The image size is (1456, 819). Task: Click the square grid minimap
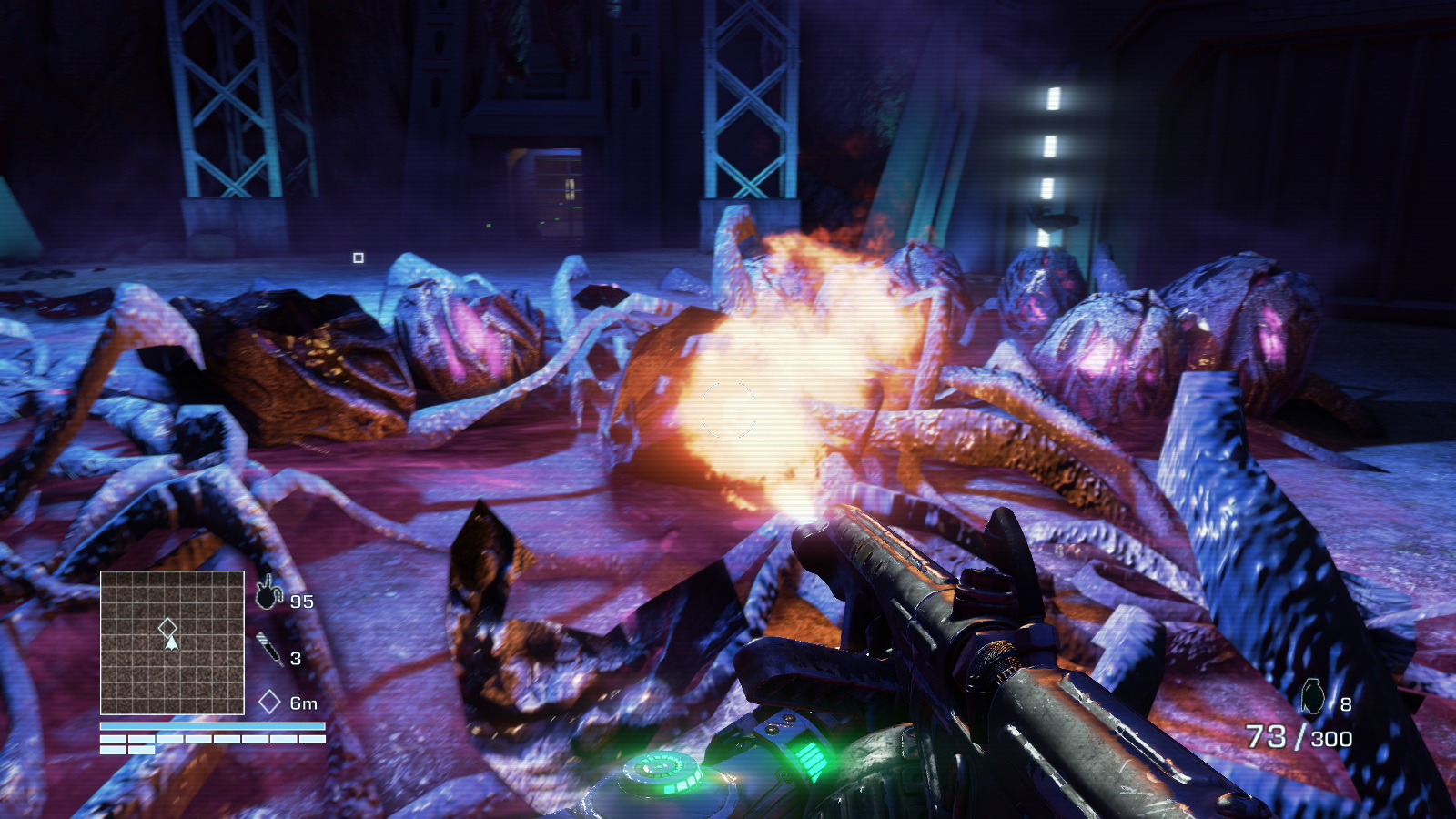pyautogui.click(x=172, y=642)
